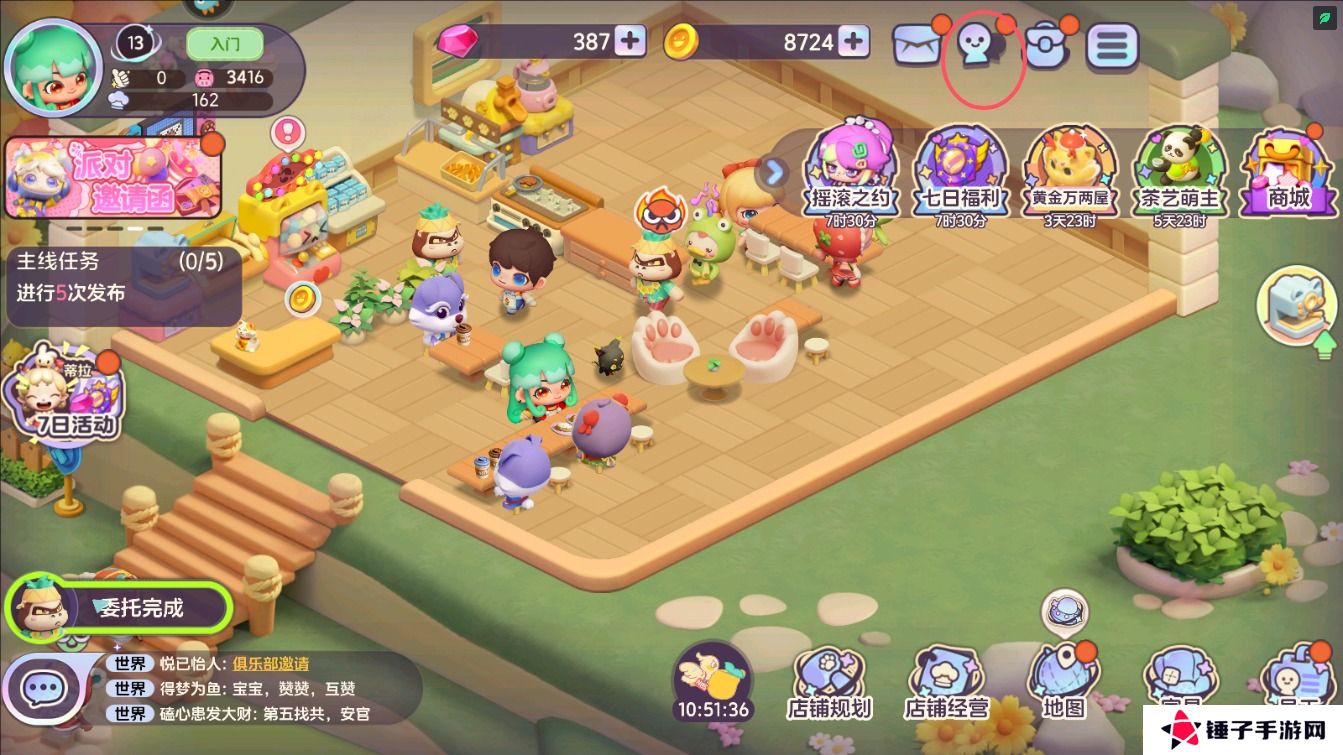Image resolution: width=1343 pixels, height=755 pixels.
Task: Open the hamburger main menu
Action: 1112,45
